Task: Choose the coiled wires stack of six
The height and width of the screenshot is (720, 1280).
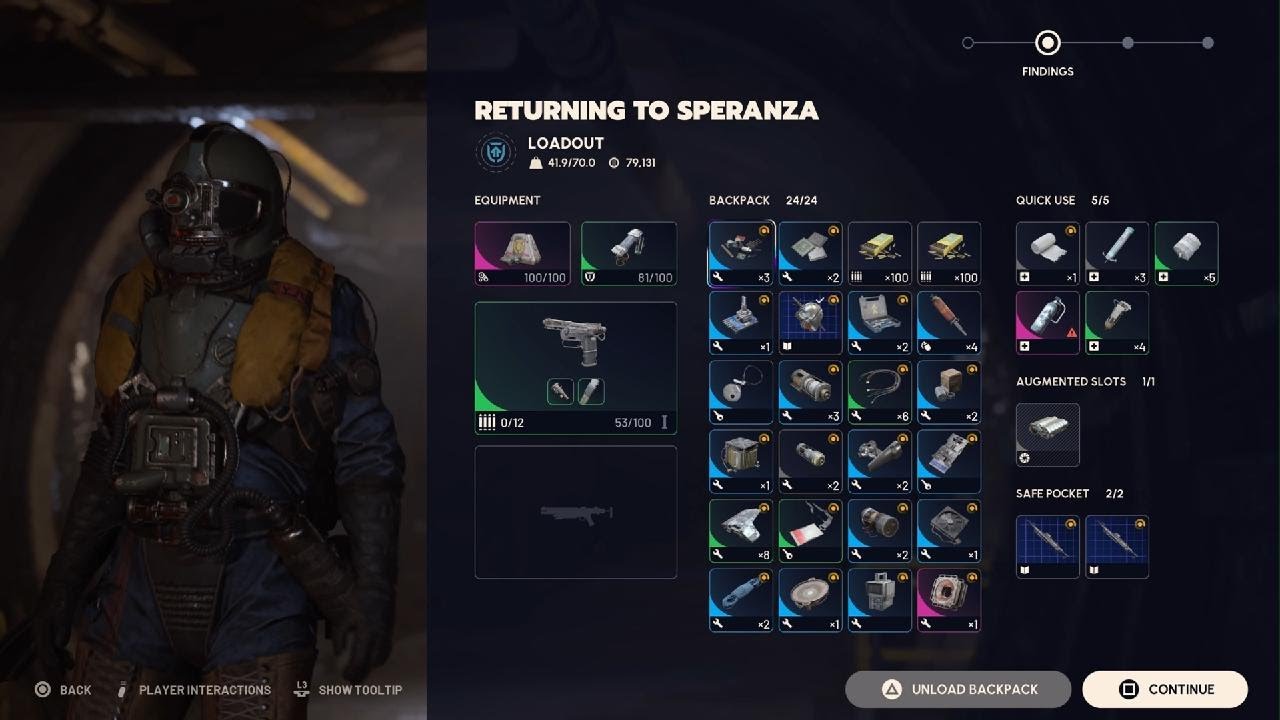Action: click(879, 392)
